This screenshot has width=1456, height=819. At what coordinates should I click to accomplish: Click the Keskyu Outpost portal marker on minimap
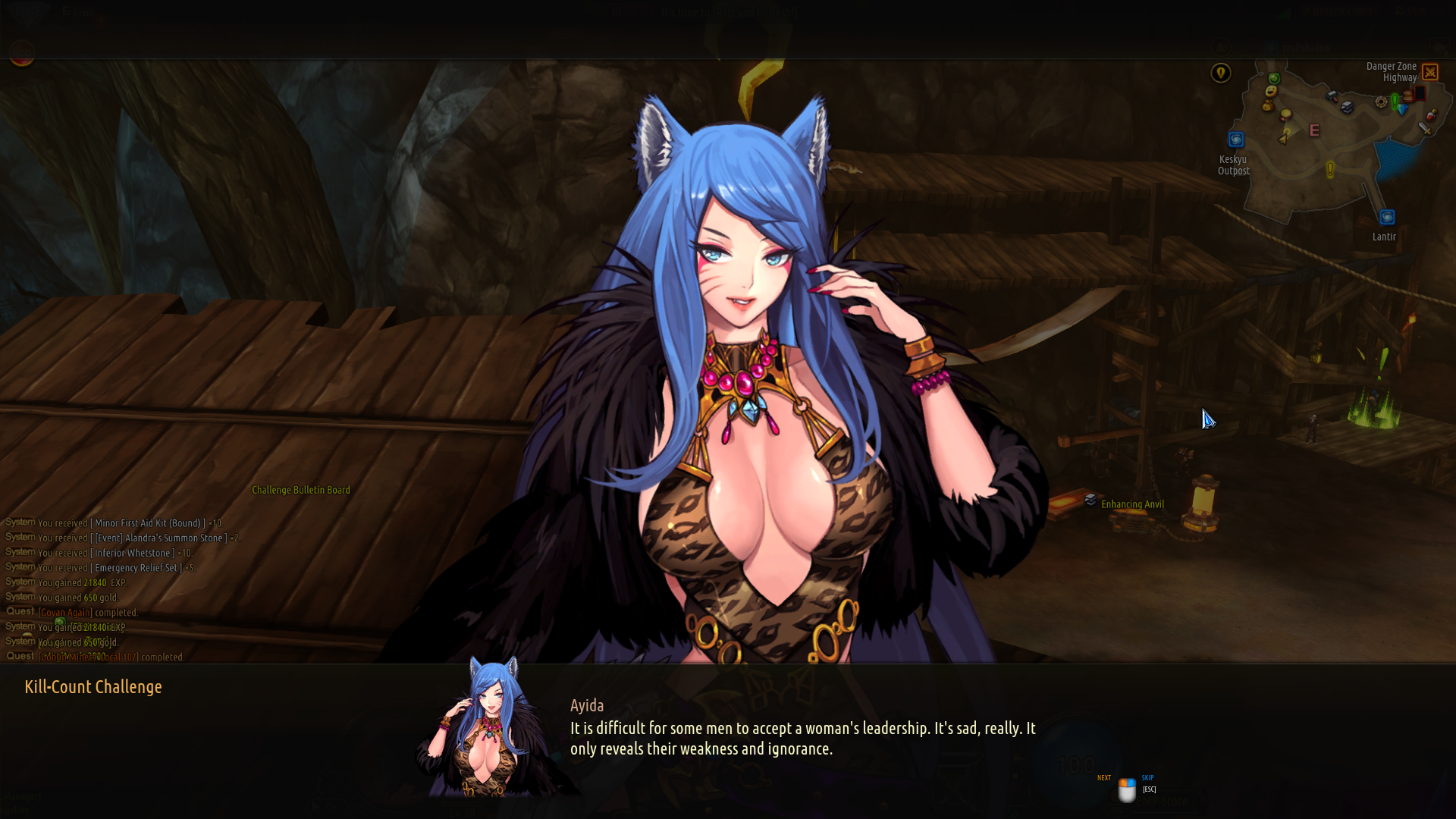[x=1236, y=140]
